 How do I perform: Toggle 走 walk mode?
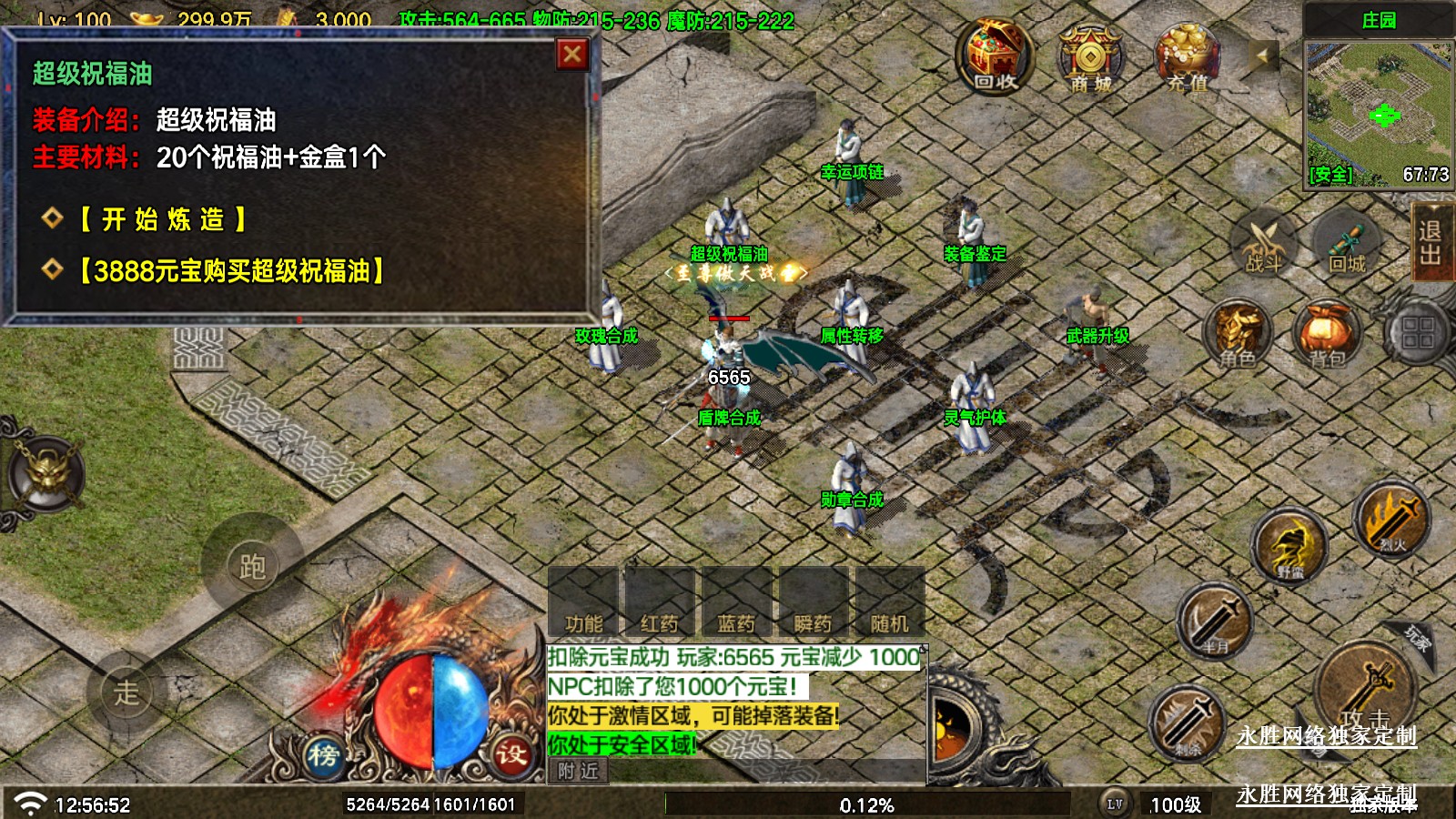point(126,692)
